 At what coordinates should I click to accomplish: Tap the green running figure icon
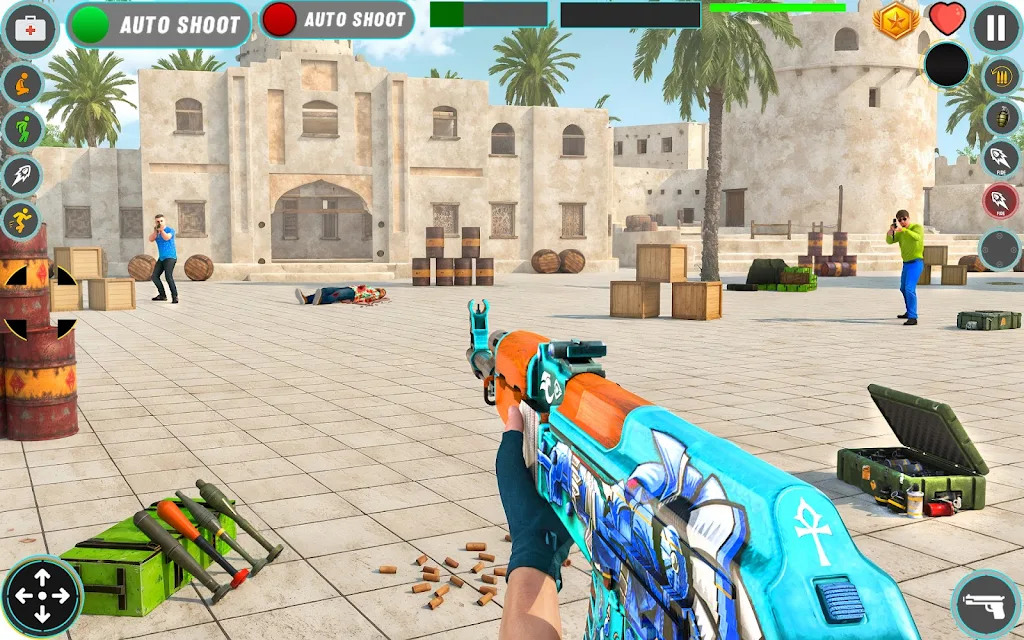(x=22, y=129)
